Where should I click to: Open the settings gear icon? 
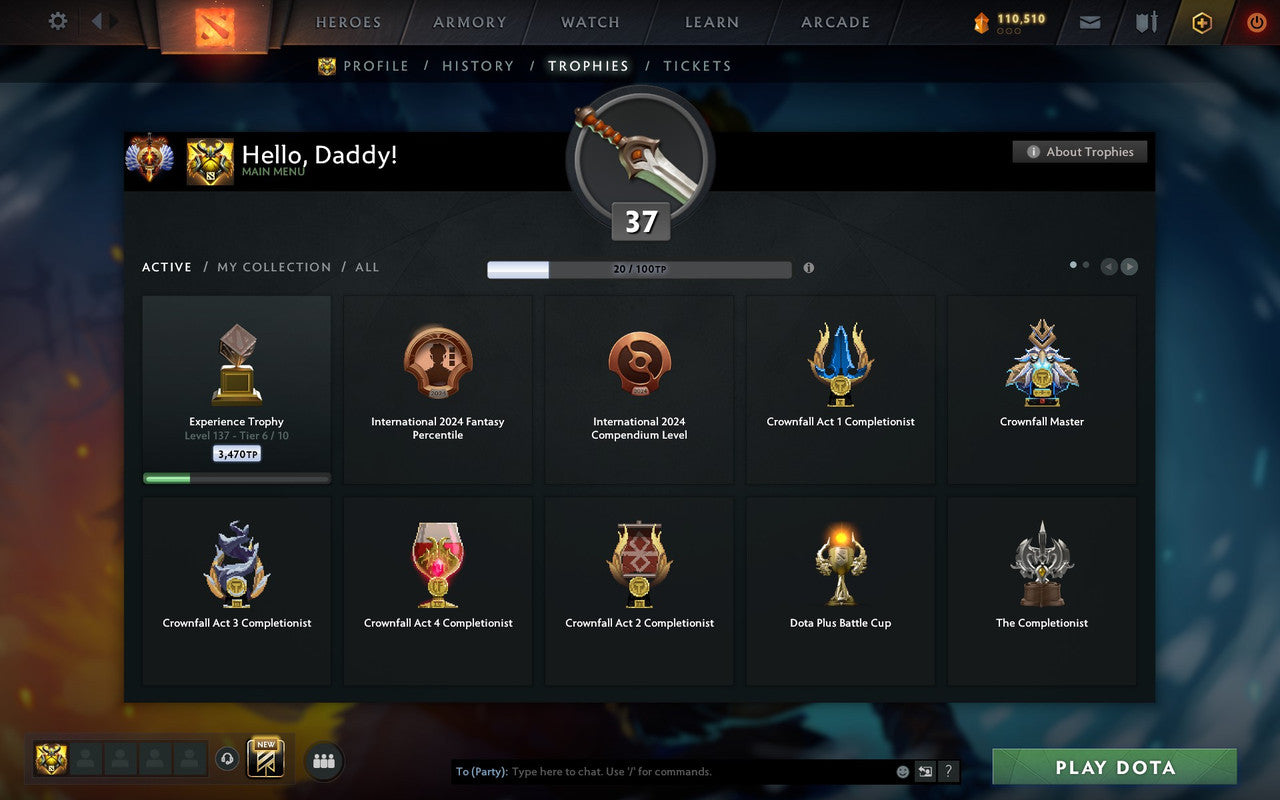(57, 21)
